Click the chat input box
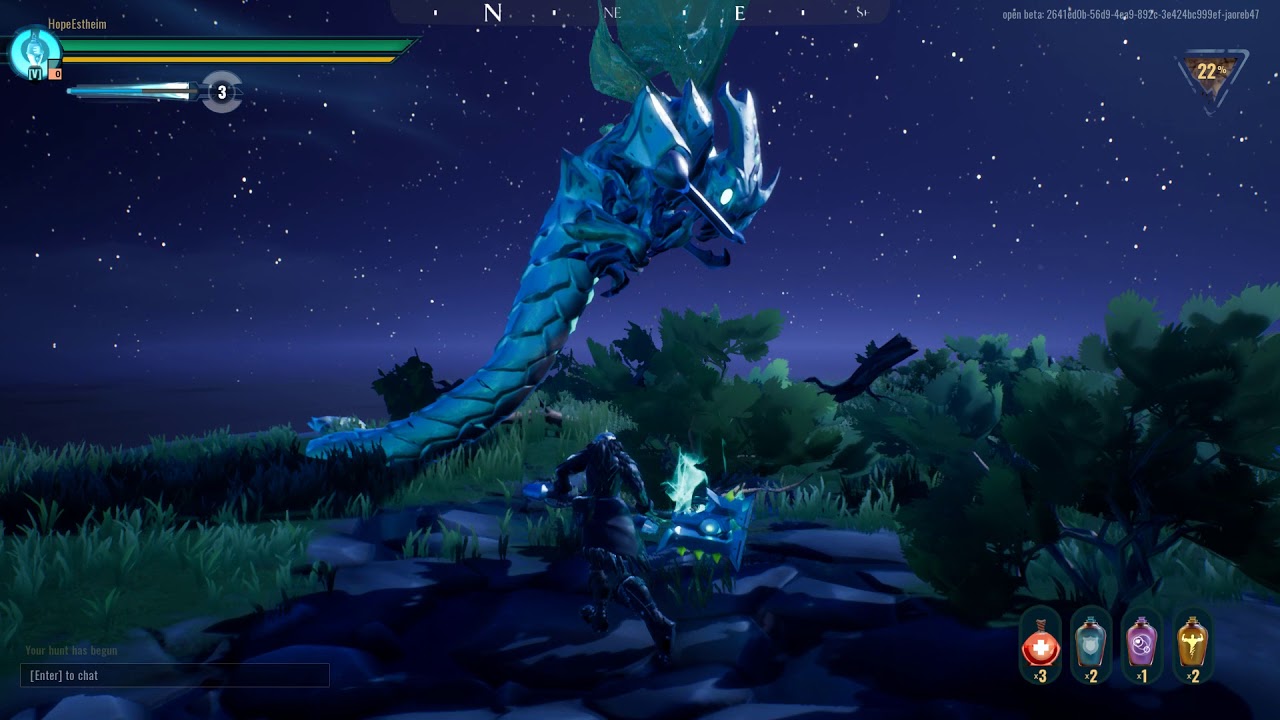 [x=175, y=675]
